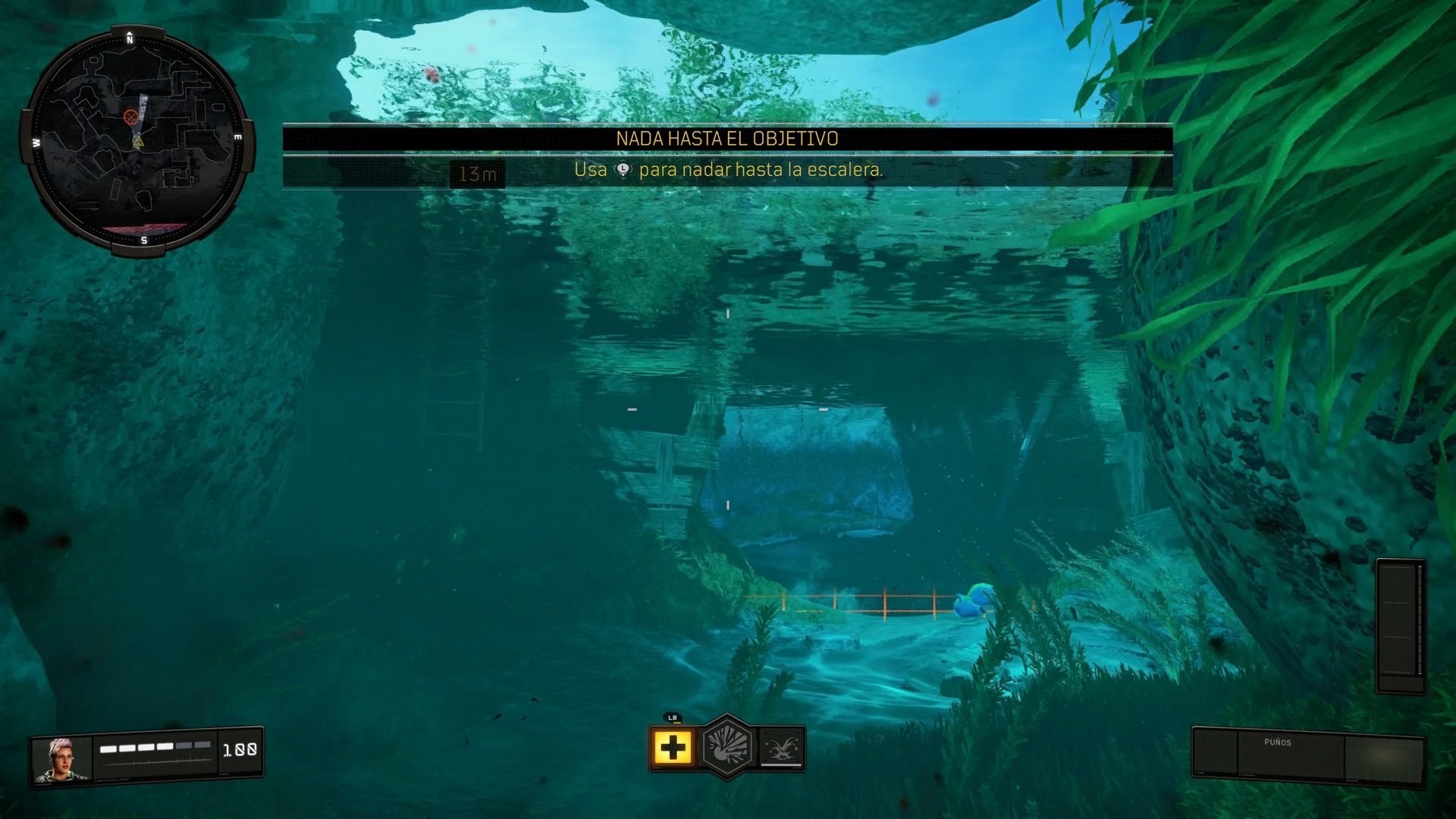Click the east compass marker on the minimap
Image resolution: width=1456 pixels, height=819 pixels.
coord(238,136)
